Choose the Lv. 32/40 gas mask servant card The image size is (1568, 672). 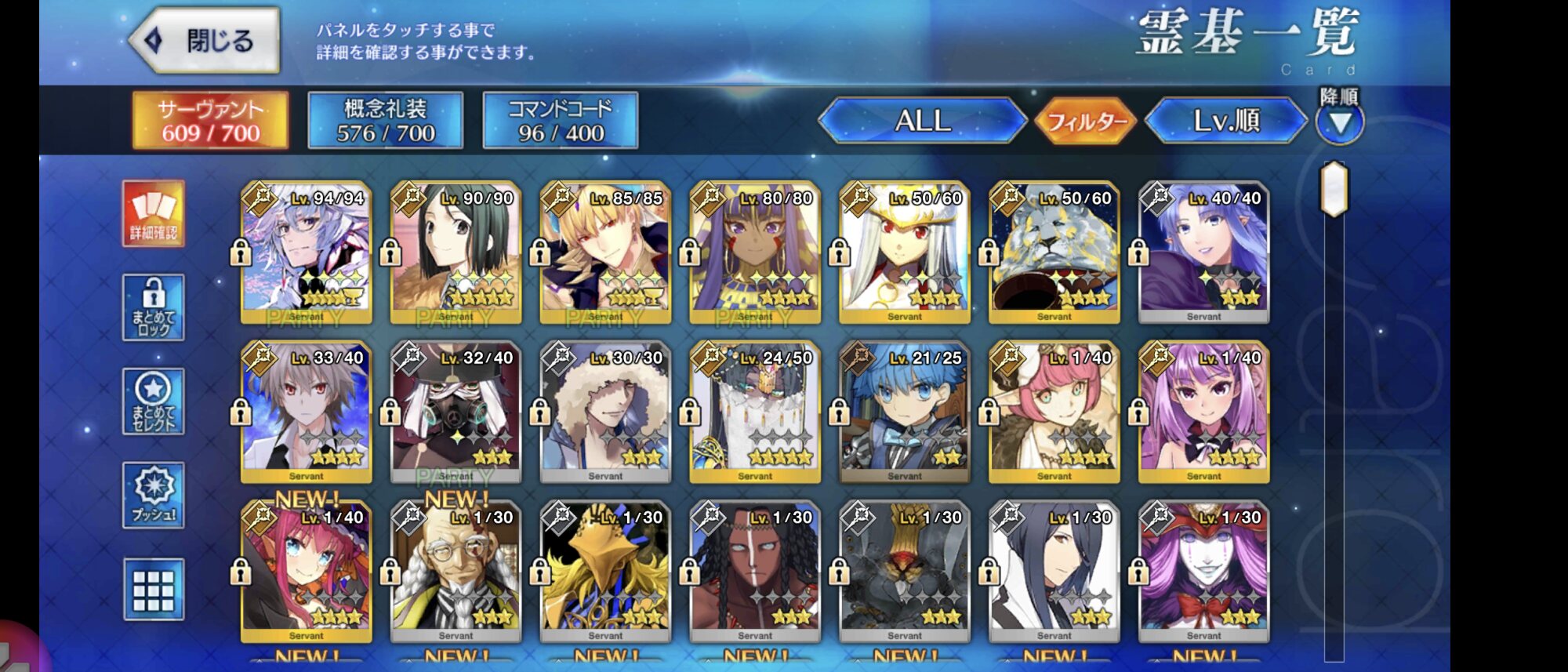tap(456, 412)
